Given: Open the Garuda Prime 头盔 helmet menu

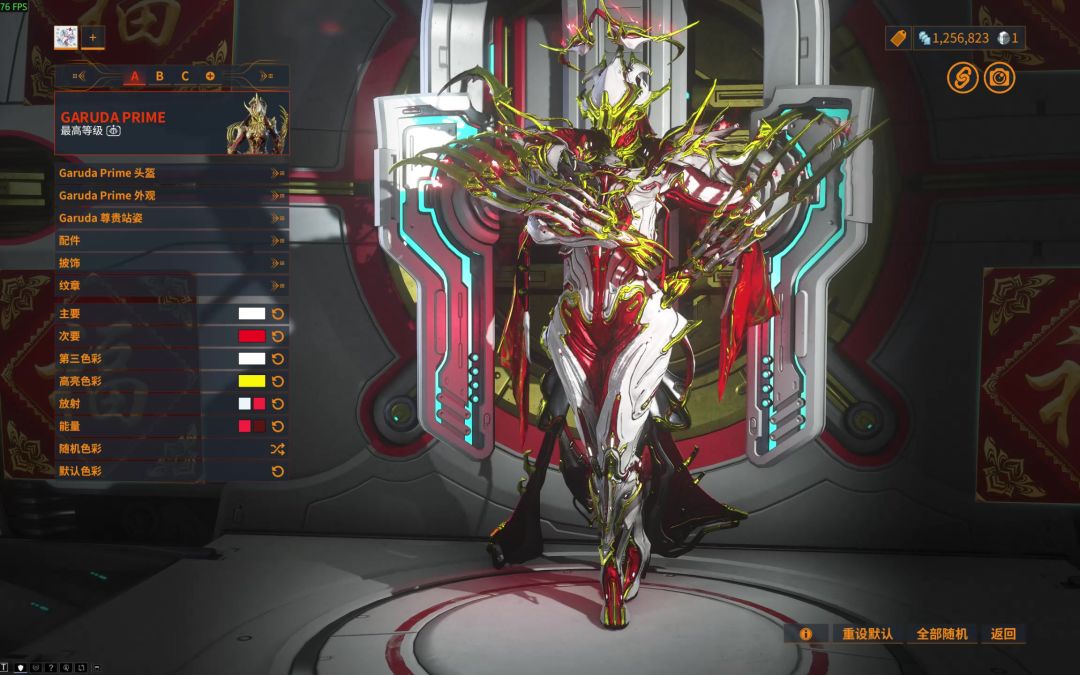Looking at the screenshot, I should tap(171, 173).
